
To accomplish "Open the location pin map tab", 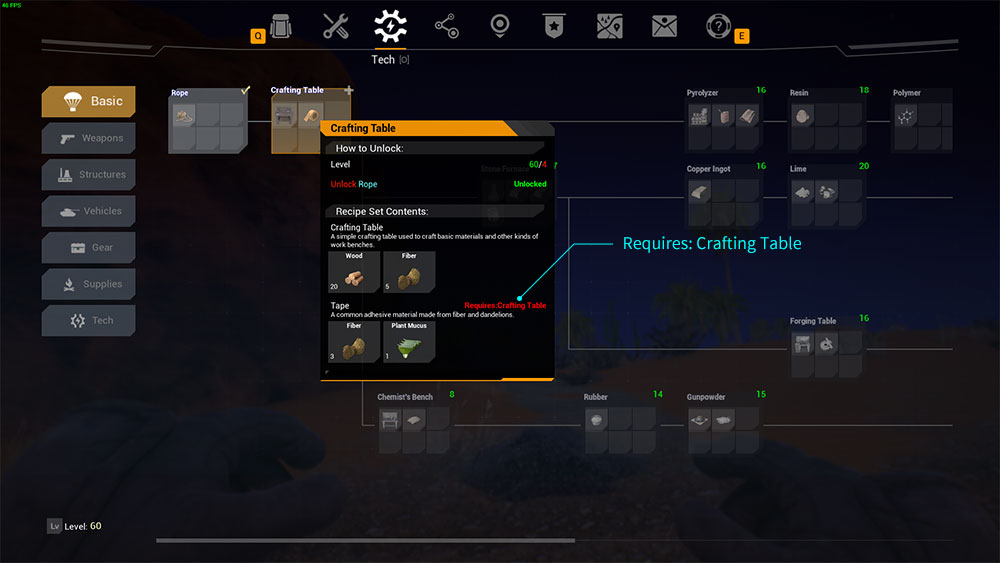I will (x=500, y=26).
